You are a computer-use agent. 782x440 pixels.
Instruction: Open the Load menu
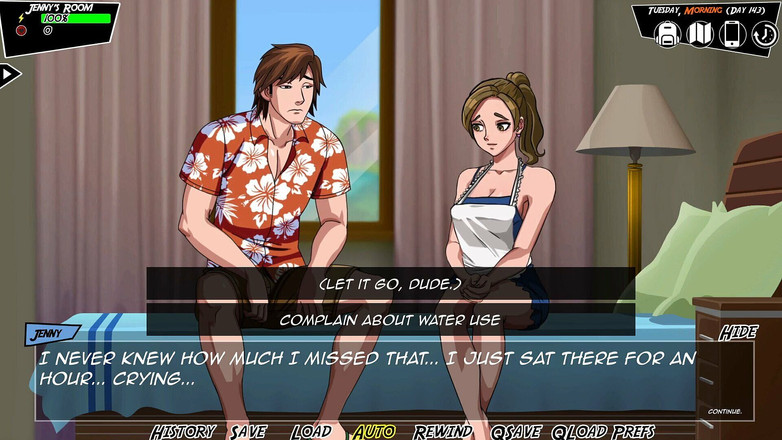coord(311,431)
